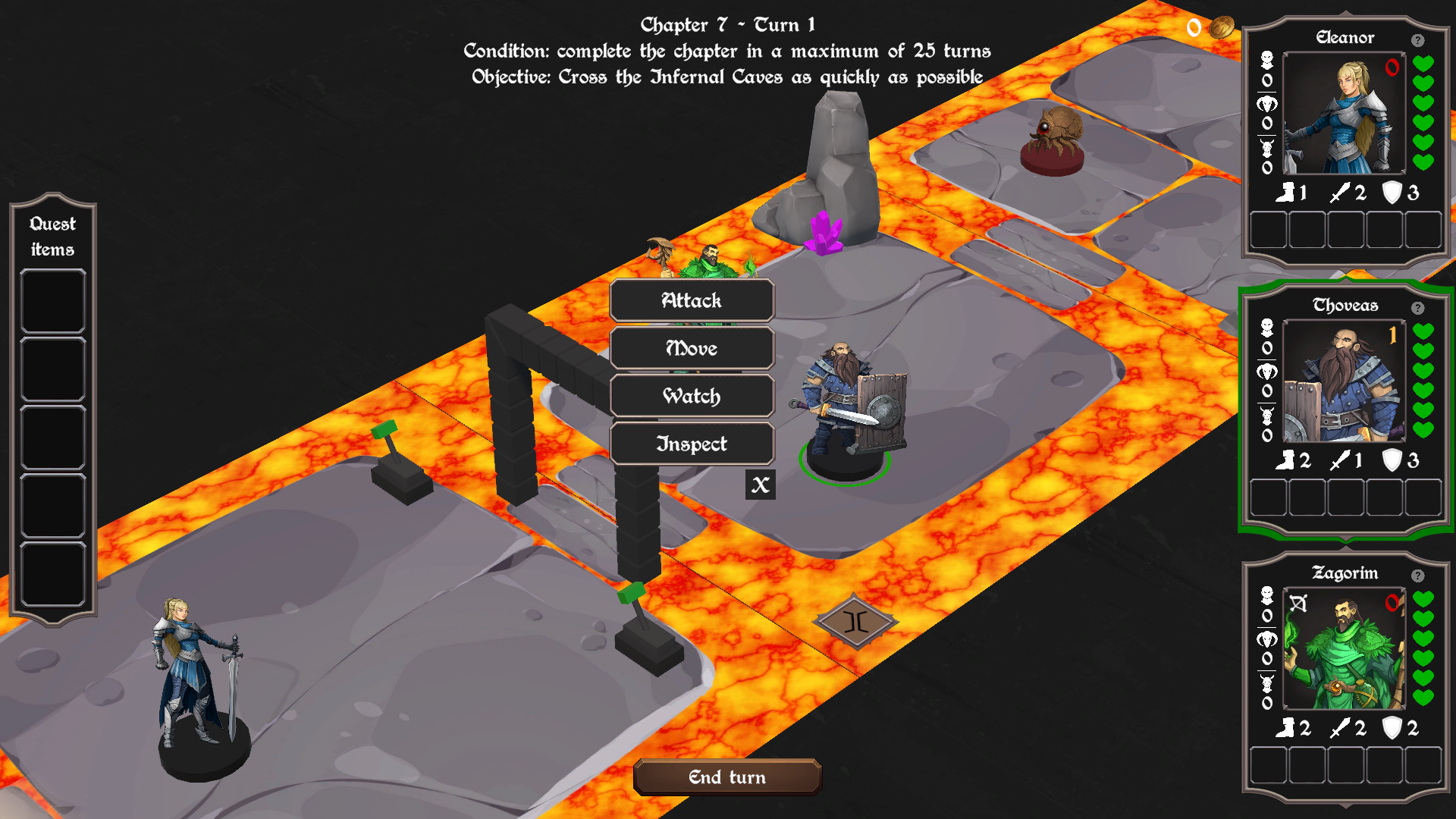Image resolution: width=1456 pixels, height=819 pixels.
Task: Select Thoveas's character portrait
Action: pyautogui.click(x=1344, y=381)
